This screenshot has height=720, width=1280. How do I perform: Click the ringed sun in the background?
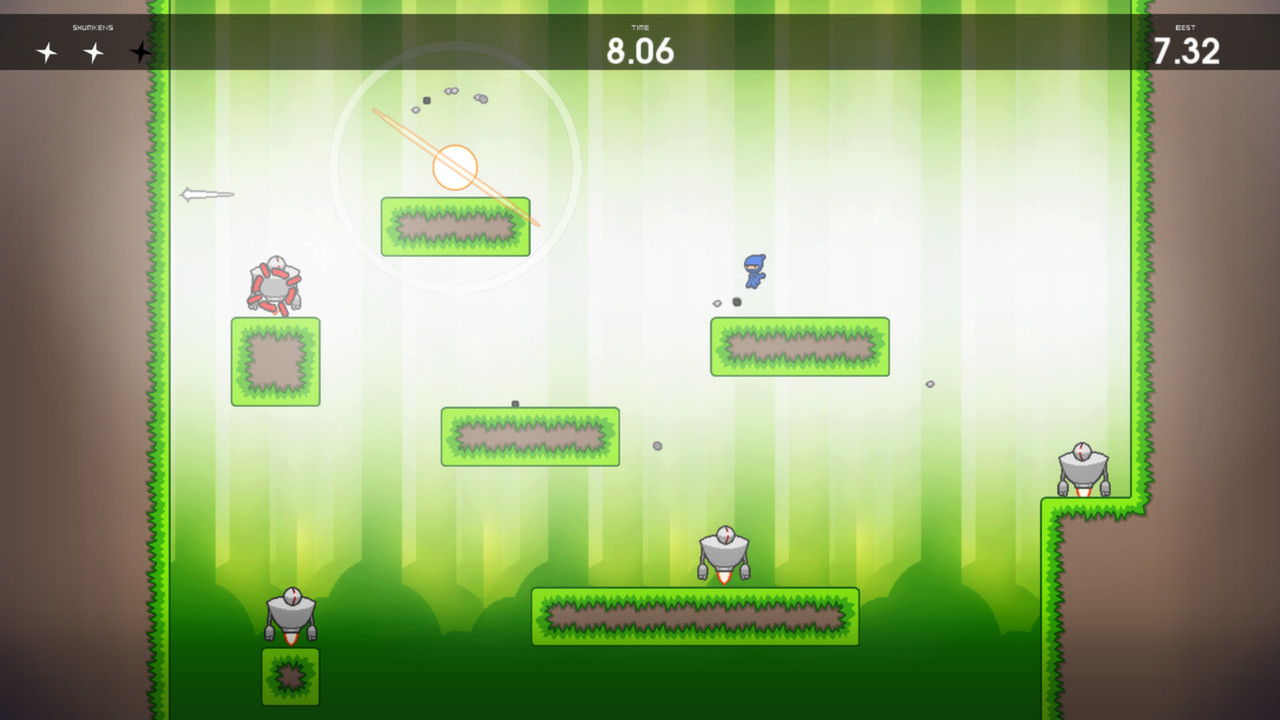(x=455, y=167)
